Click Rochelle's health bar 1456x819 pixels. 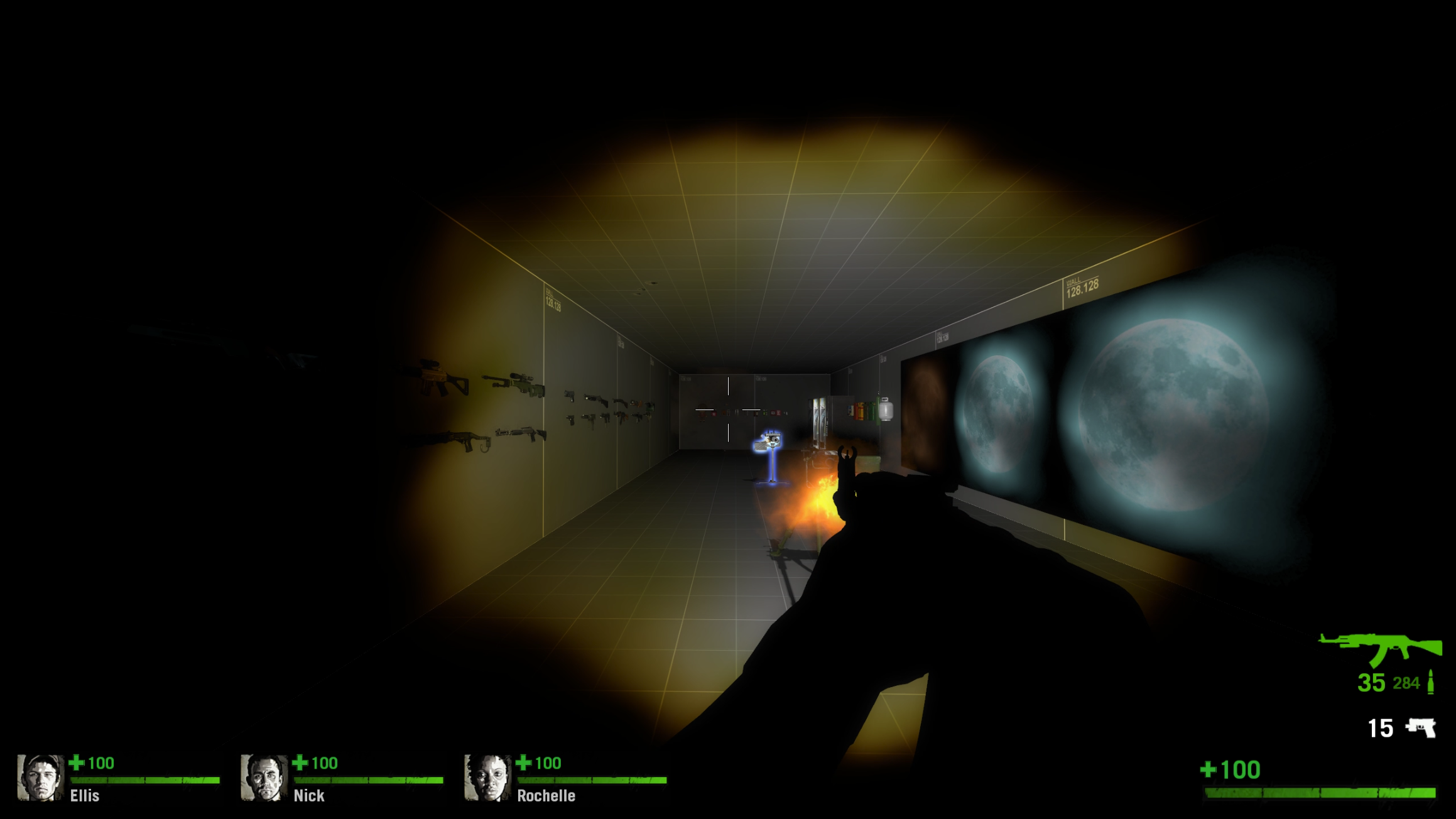click(590, 781)
